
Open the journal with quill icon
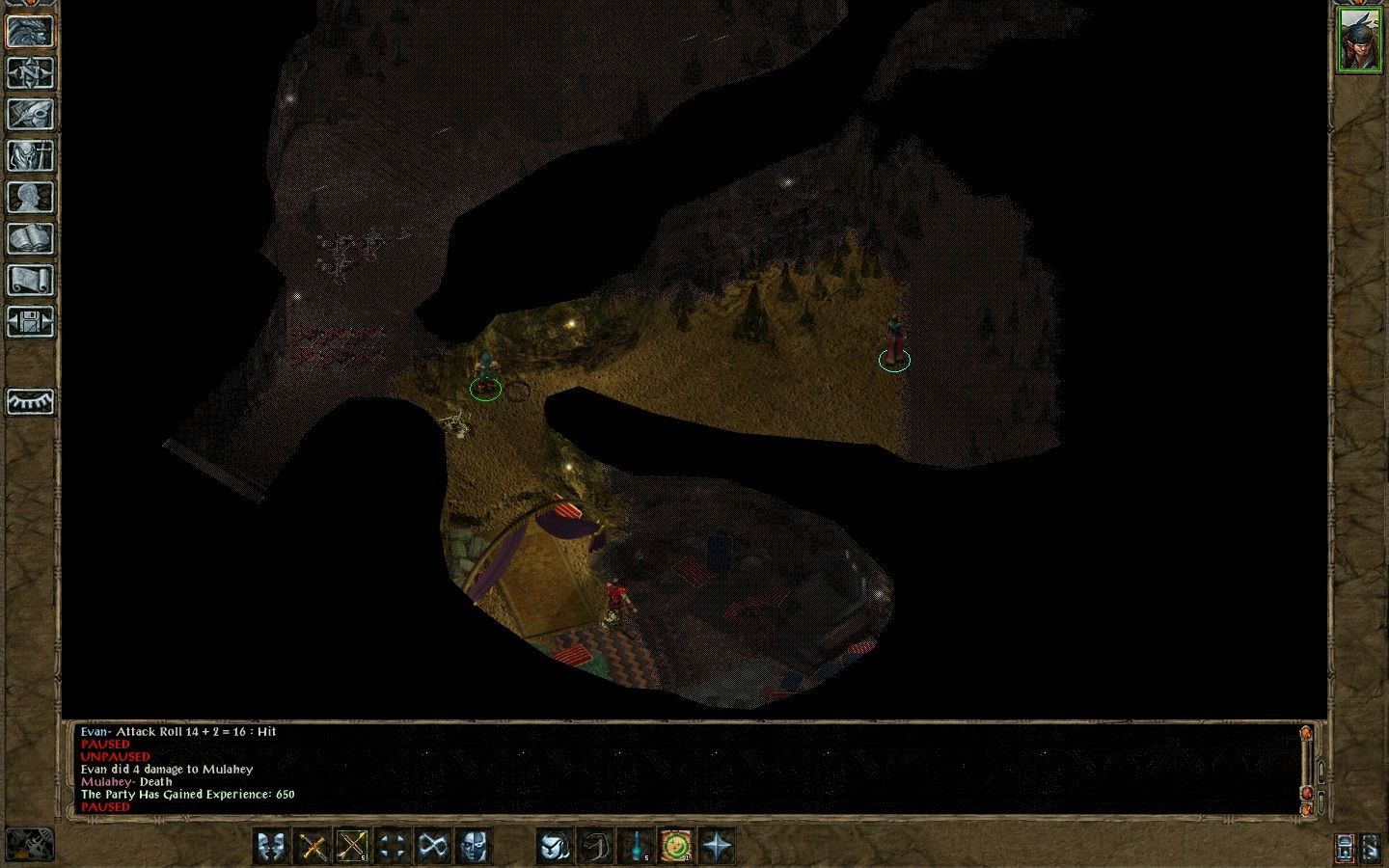coord(30,115)
